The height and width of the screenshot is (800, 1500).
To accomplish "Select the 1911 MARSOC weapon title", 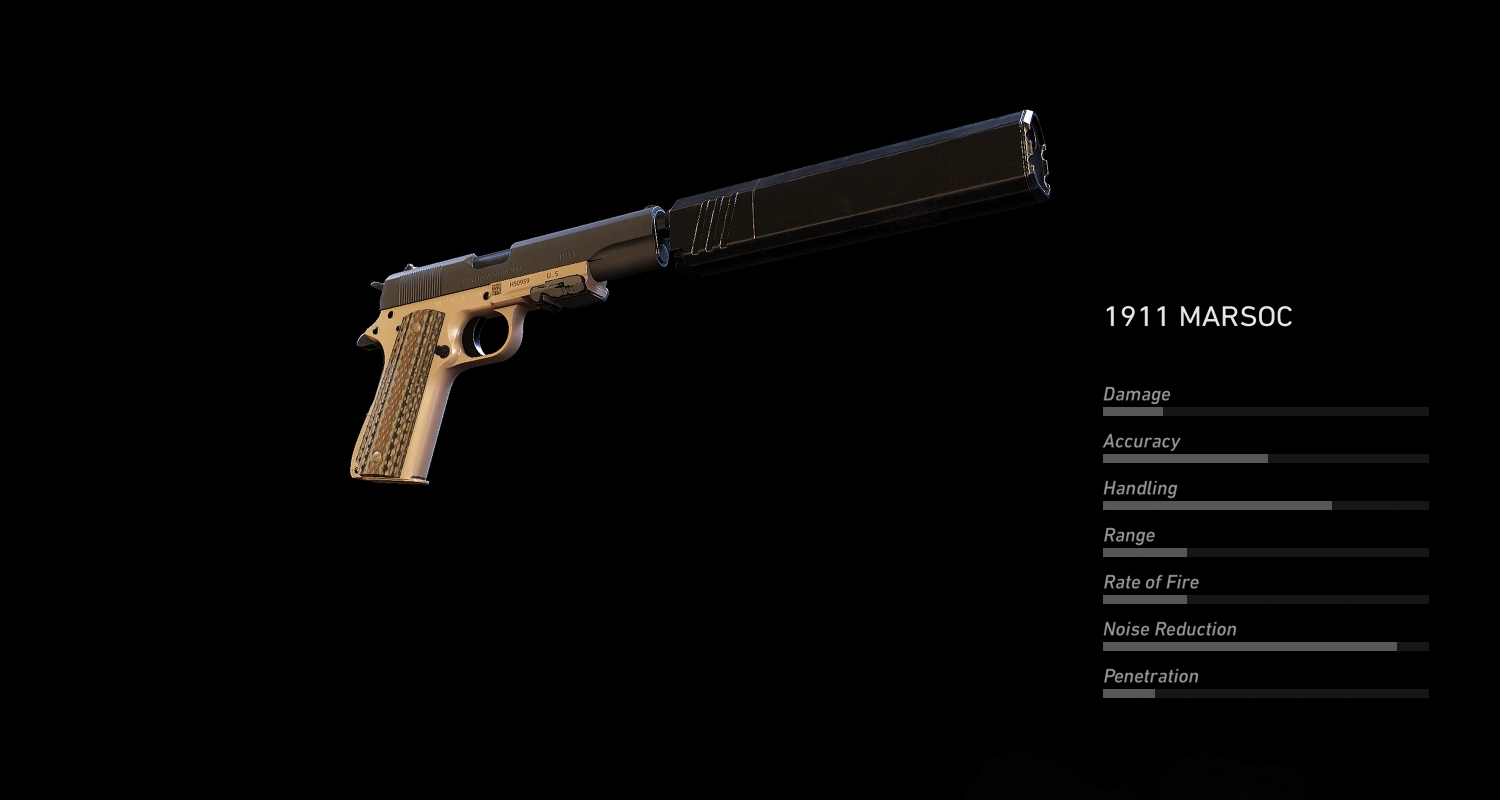I will [x=1198, y=317].
